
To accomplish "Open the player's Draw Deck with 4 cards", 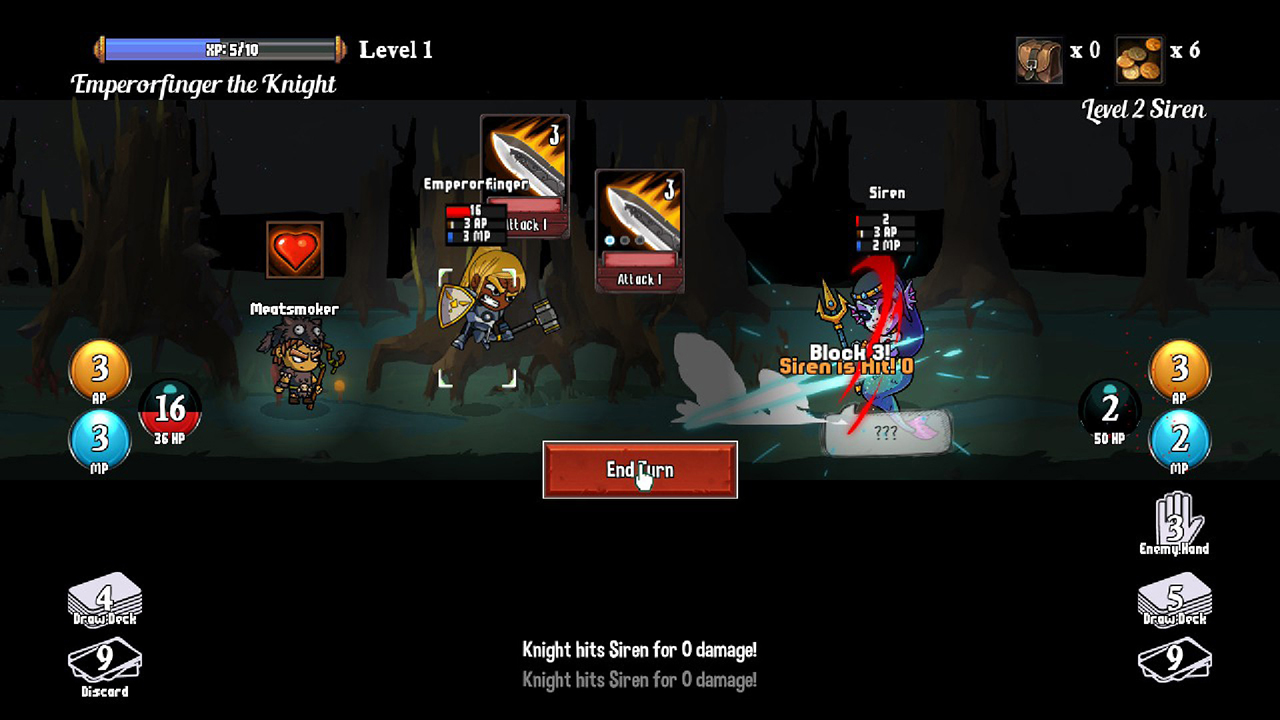I will (x=104, y=600).
